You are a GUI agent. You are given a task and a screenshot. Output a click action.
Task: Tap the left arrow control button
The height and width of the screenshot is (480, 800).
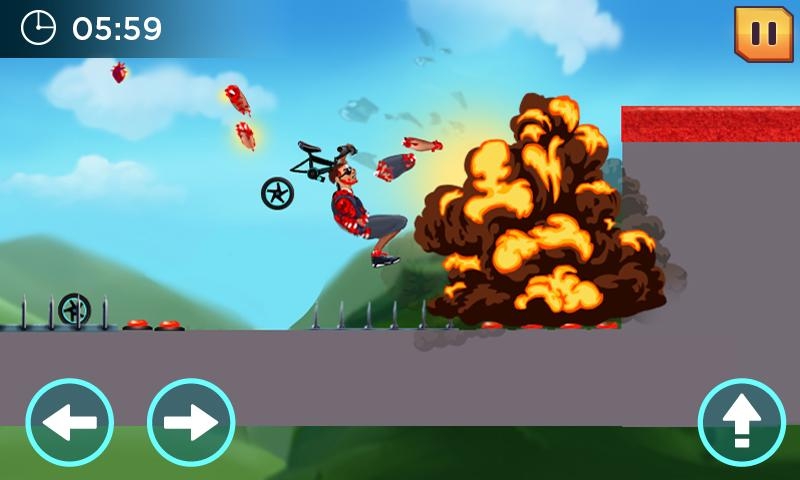[70, 422]
